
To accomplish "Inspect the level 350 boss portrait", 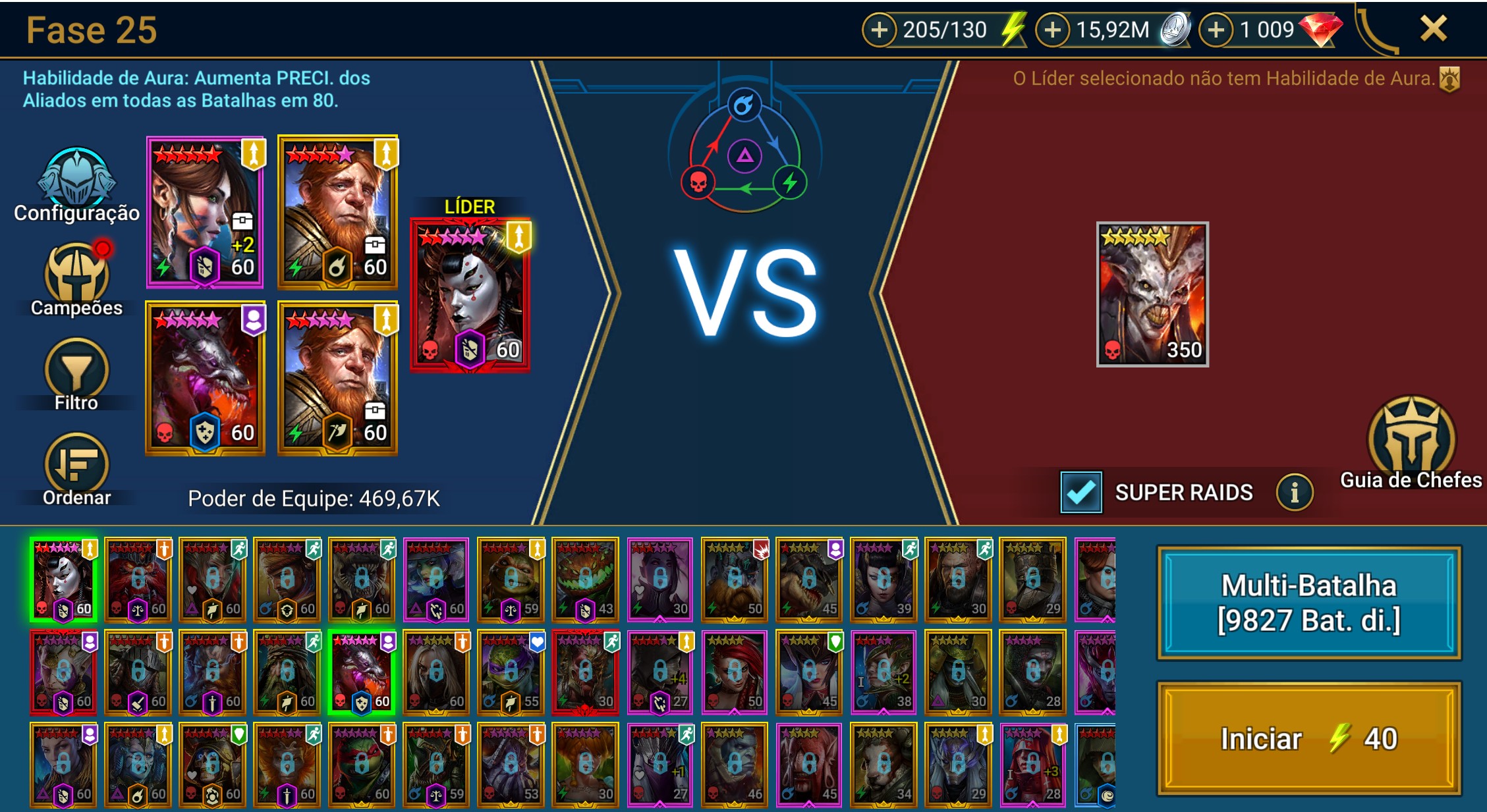I will coord(1152,294).
